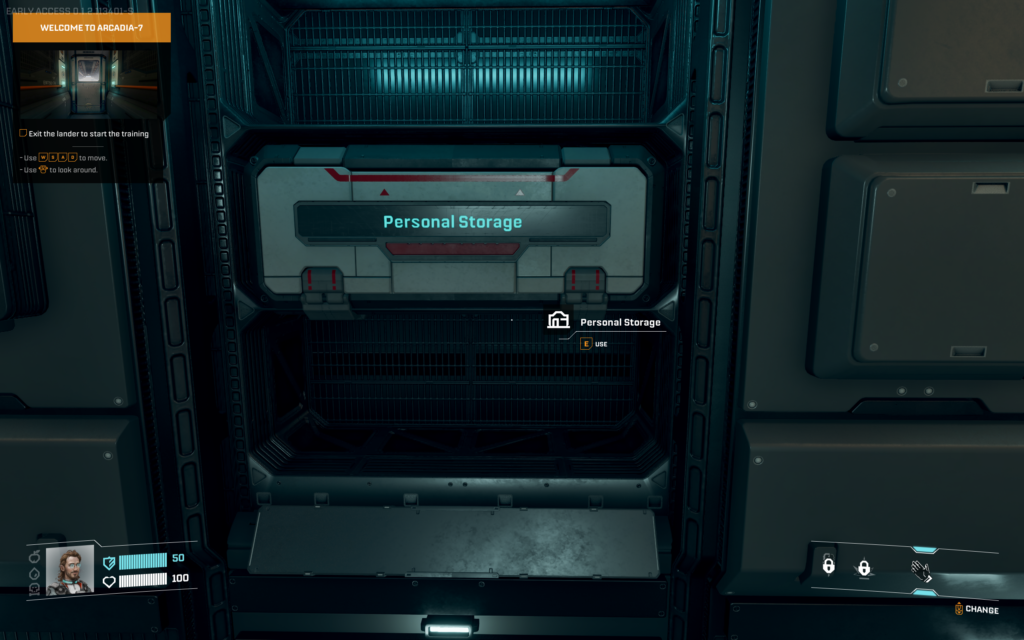This screenshot has height=640, width=1024.
Task: Check the Exit the lander objective checkbox
Action: [x=23, y=133]
